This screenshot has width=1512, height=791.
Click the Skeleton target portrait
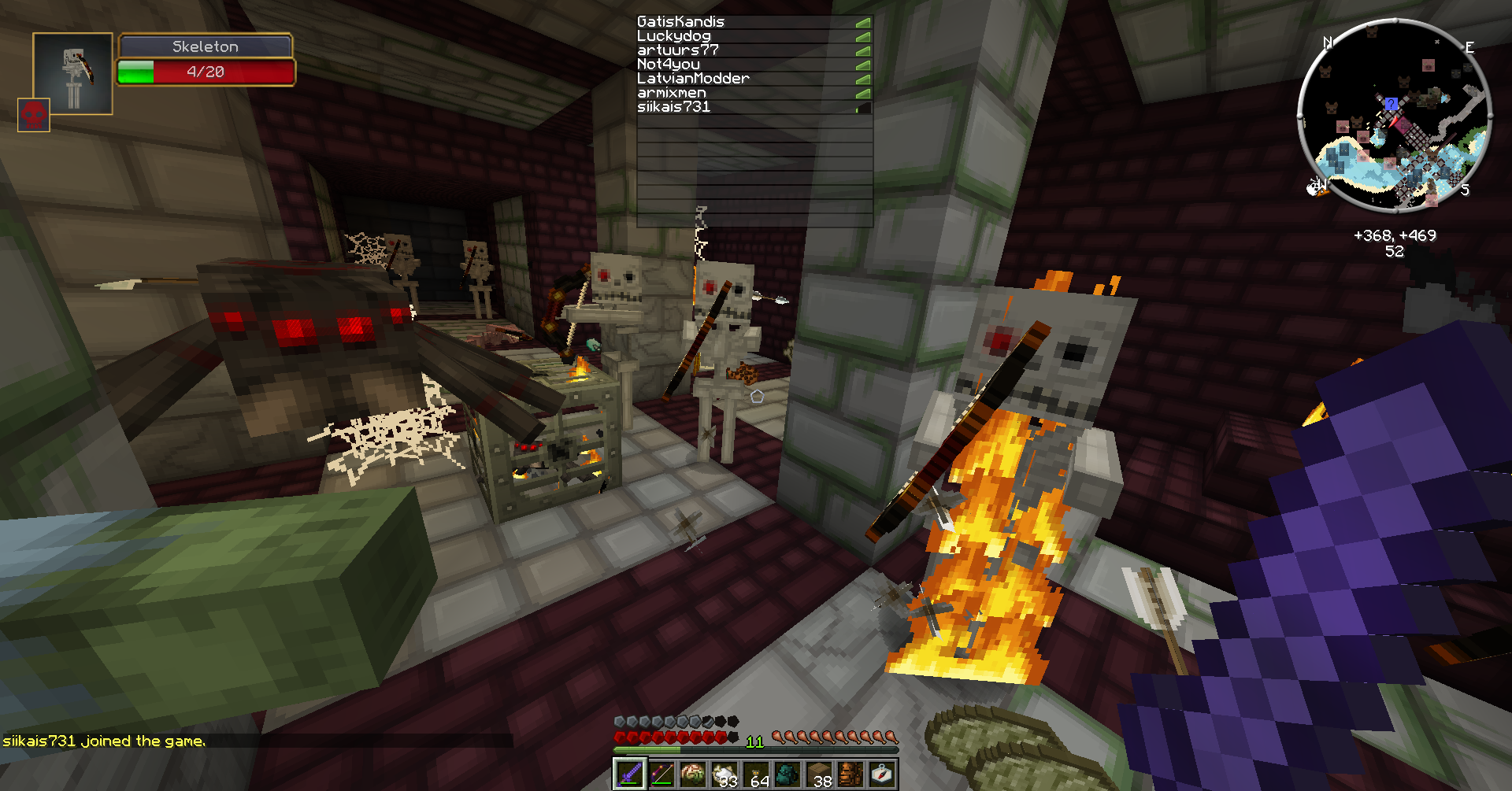pos(72,74)
